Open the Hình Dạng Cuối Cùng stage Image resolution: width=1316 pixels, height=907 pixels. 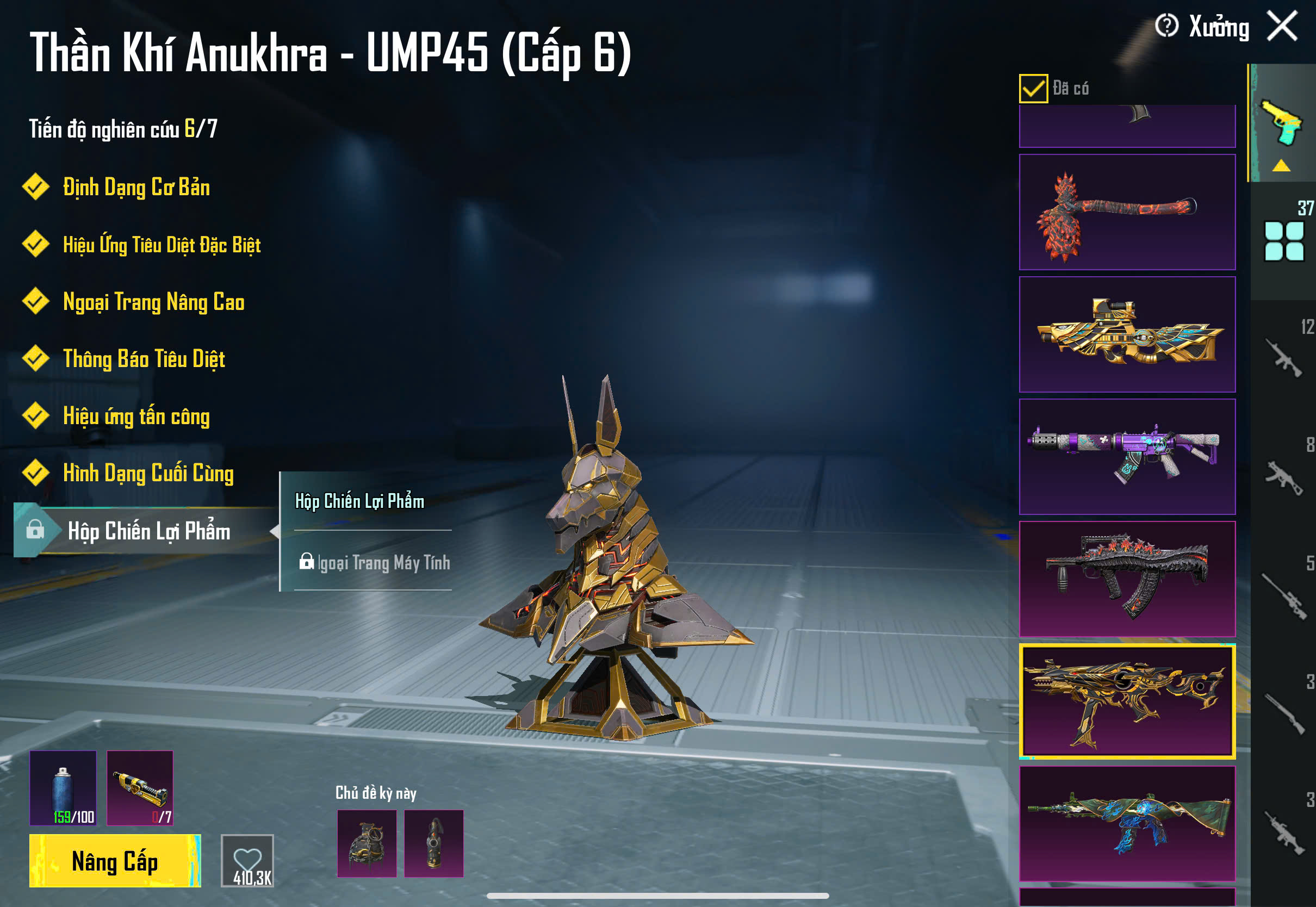pyautogui.click(x=147, y=474)
